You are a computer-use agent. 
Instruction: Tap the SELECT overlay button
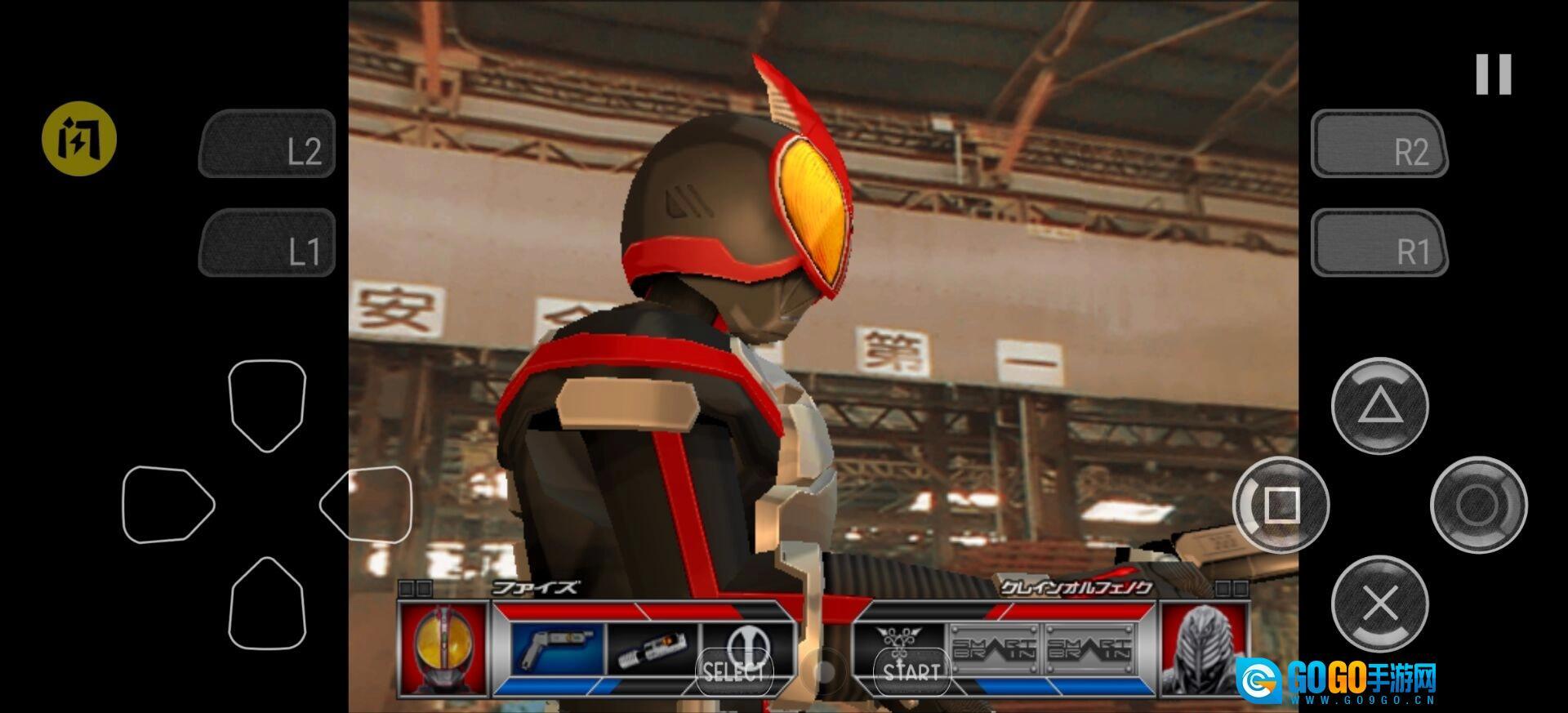[734, 671]
